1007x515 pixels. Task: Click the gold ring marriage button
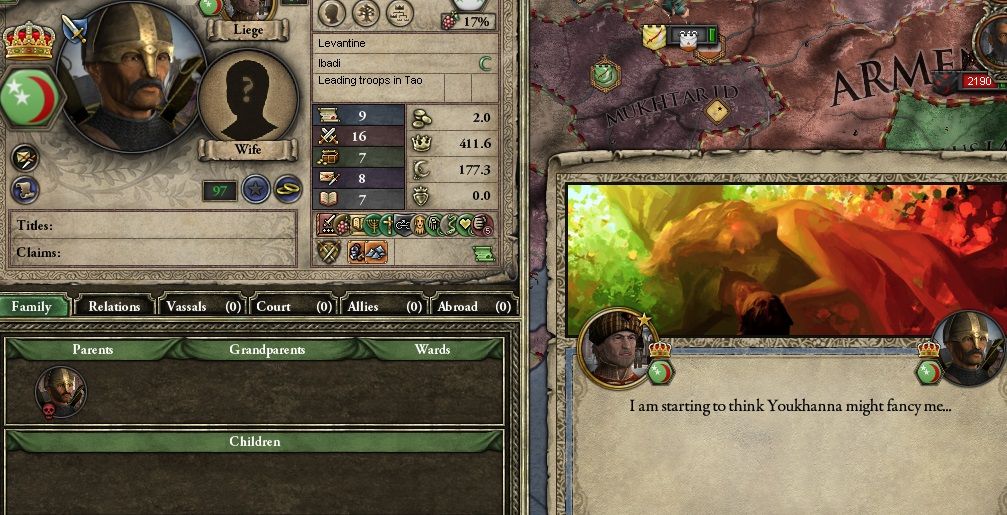coord(287,188)
